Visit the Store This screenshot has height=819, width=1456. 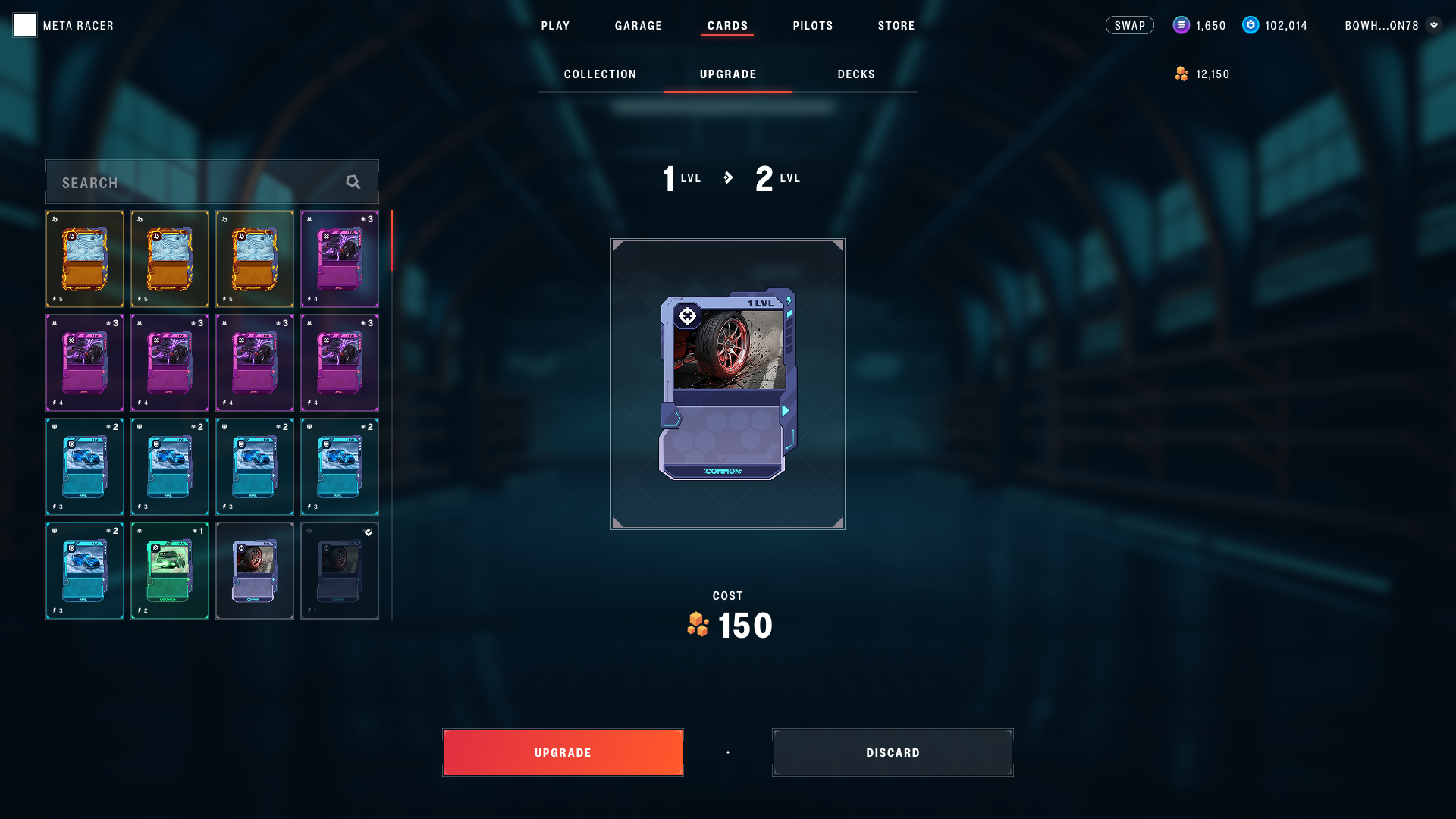pyautogui.click(x=896, y=26)
